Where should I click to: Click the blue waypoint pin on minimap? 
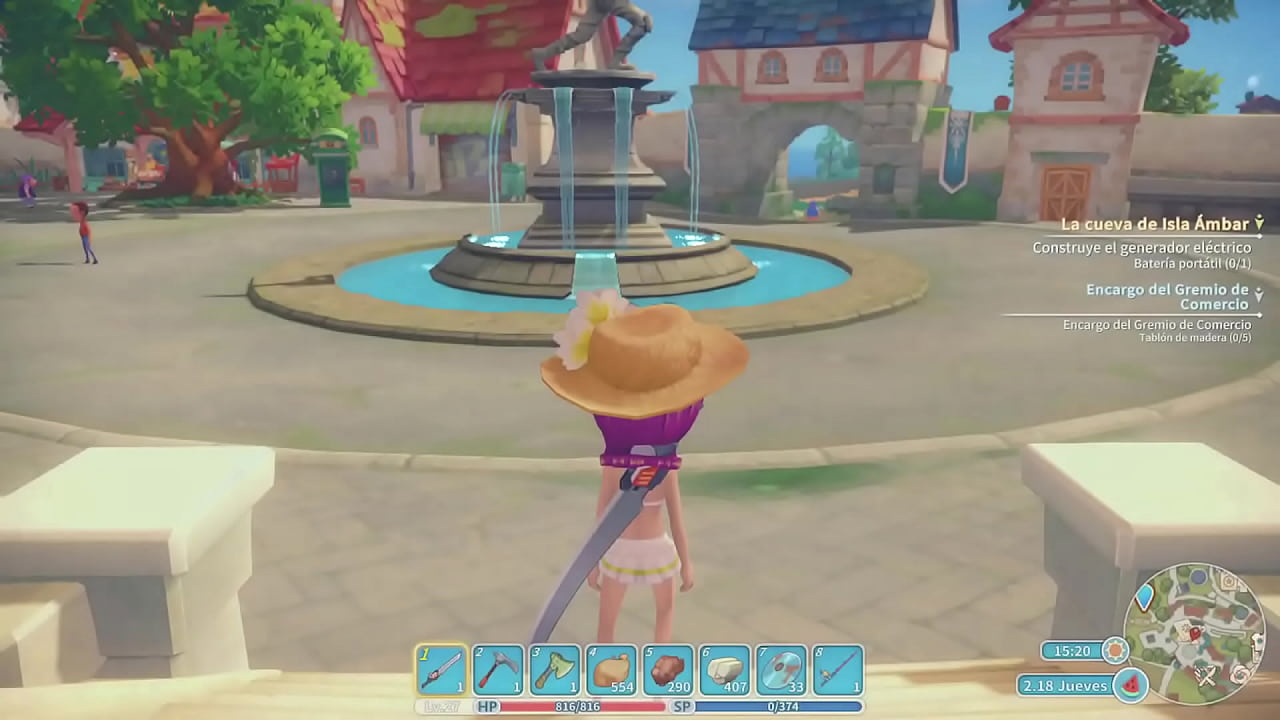coord(1146,597)
